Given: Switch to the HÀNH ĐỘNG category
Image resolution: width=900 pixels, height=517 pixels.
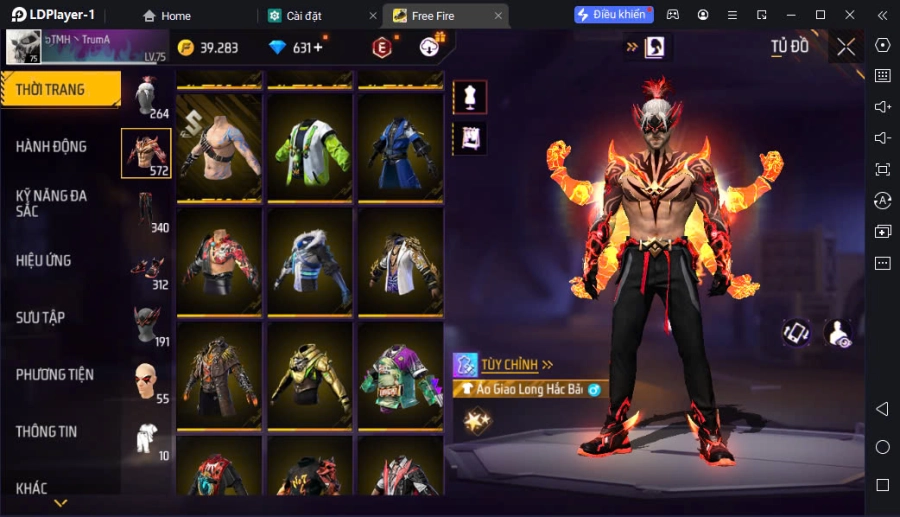Looking at the screenshot, I should (52, 147).
